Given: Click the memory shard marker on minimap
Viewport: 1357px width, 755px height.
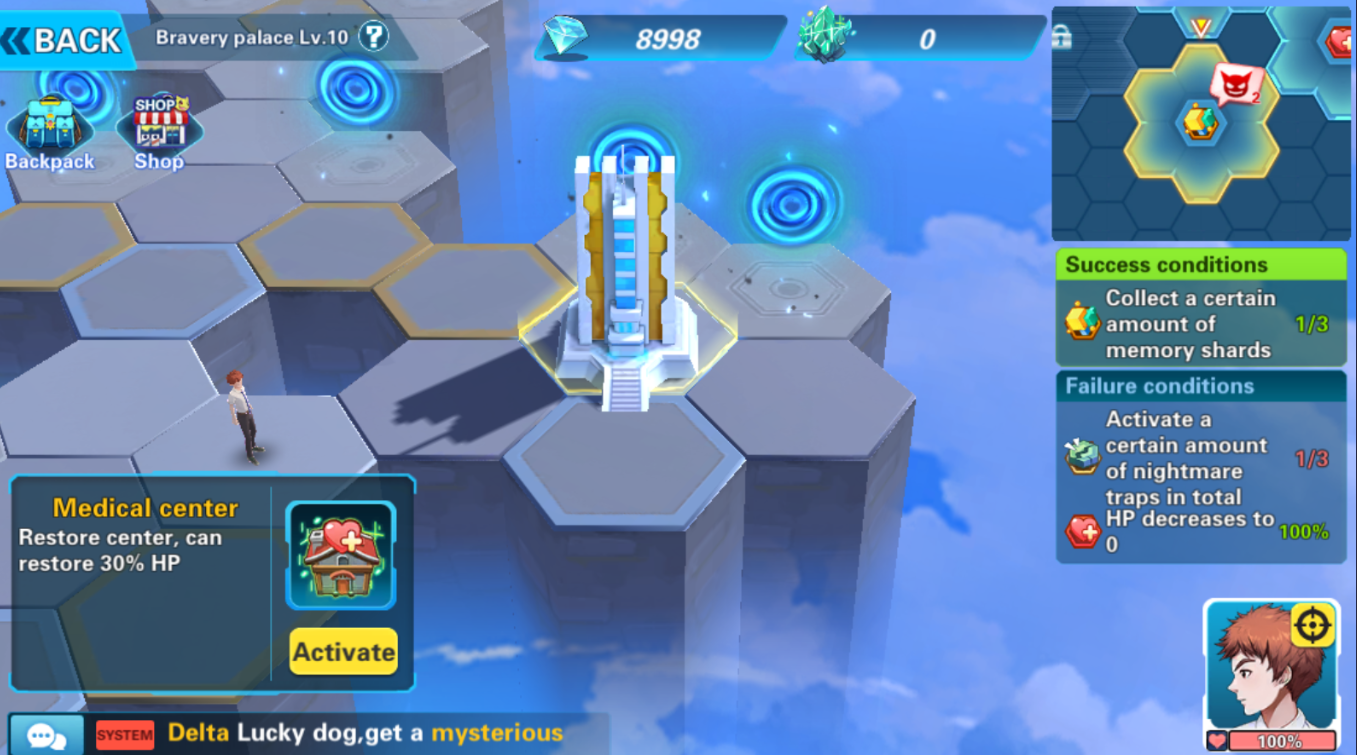Looking at the screenshot, I should coord(1200,122).
